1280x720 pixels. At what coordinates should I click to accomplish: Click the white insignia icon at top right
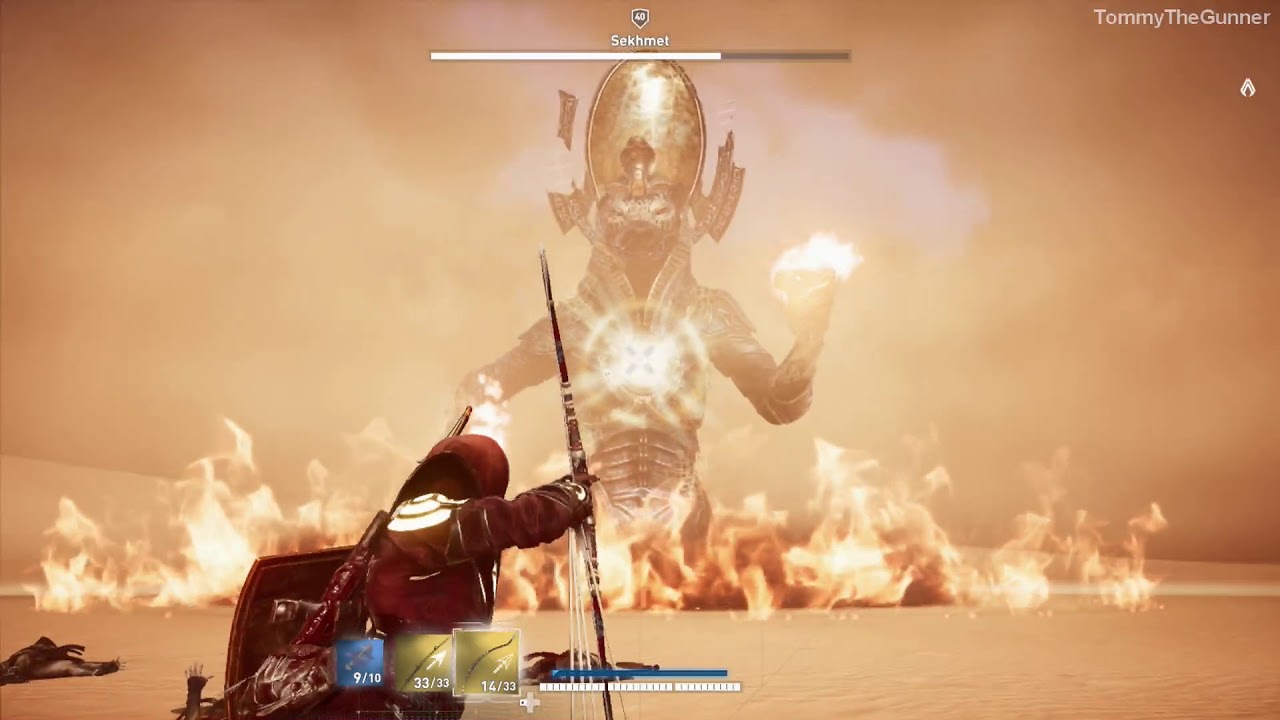click(1247, 88)
